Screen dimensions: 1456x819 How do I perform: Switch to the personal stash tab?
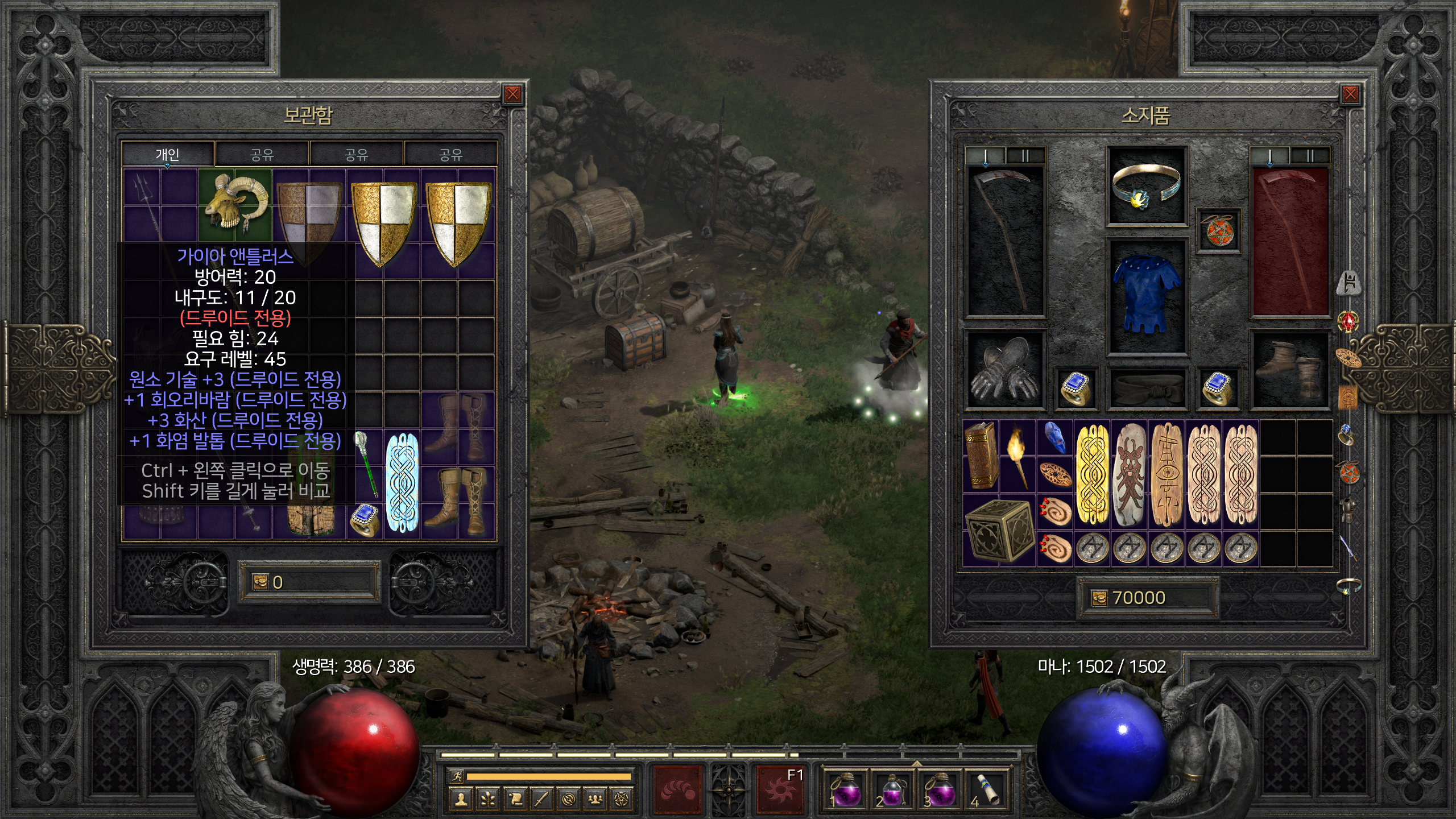[x=168, y=154]
